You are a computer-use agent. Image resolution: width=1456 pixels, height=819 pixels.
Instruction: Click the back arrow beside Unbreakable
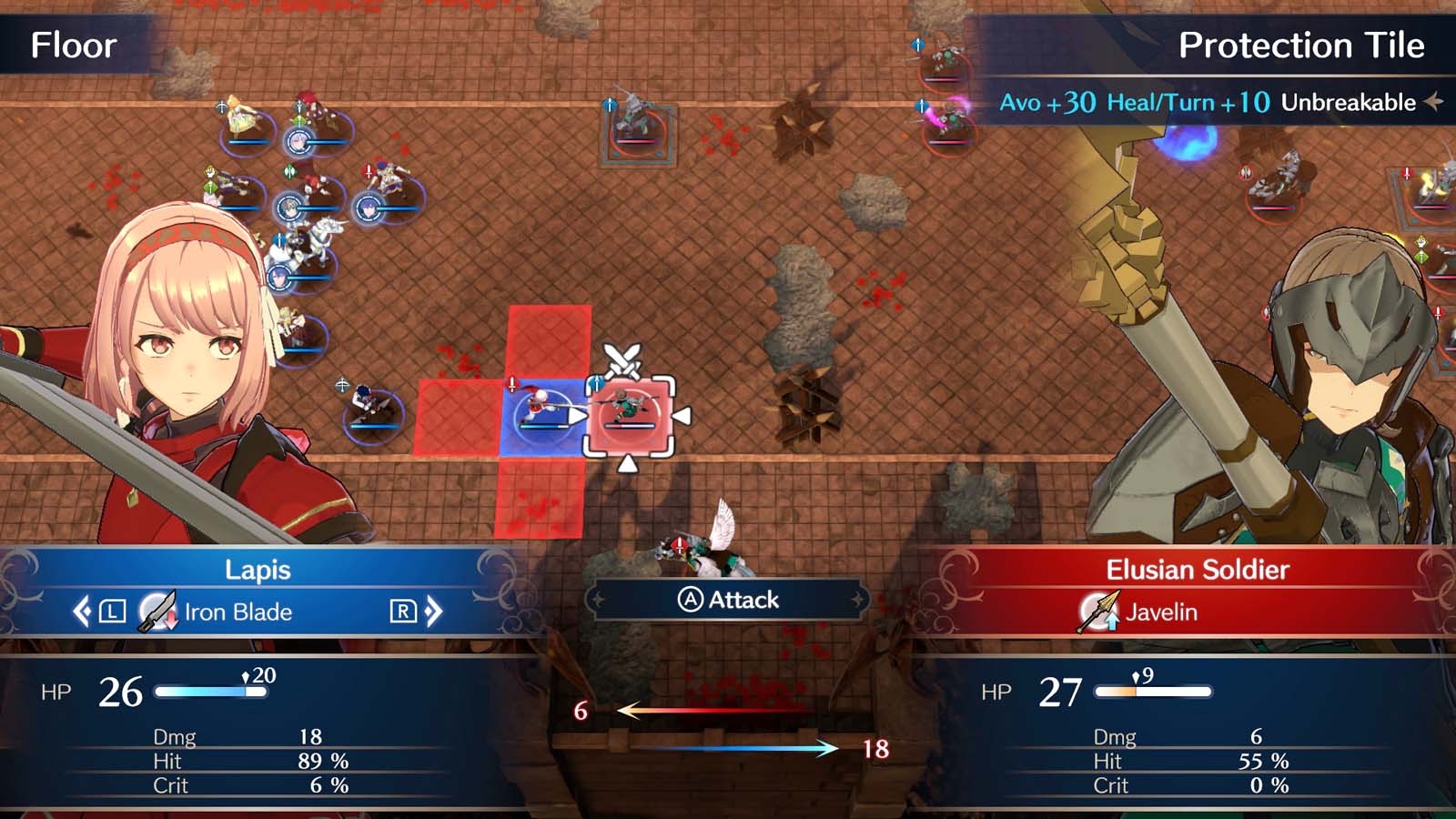click(x=1434, y=103)
